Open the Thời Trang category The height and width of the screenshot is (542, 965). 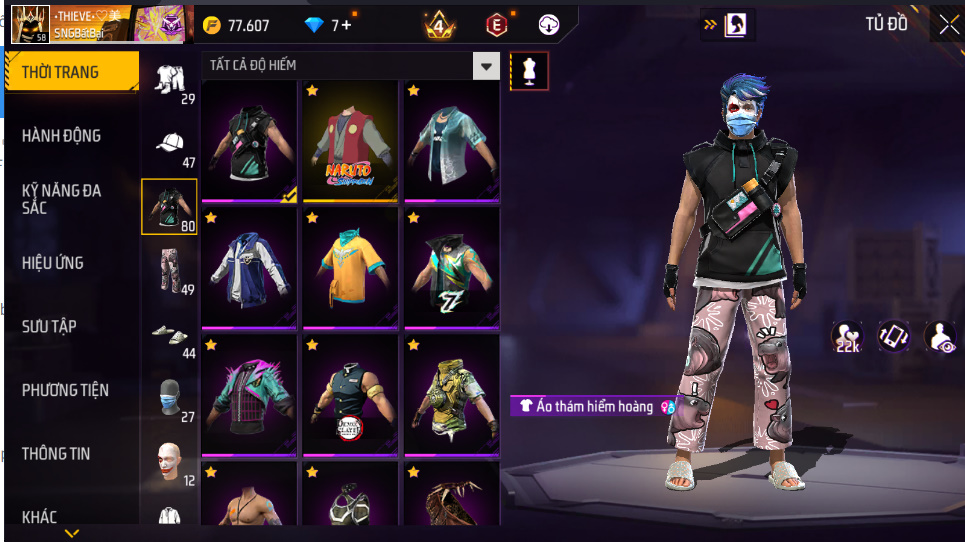(x=71, y=72)
